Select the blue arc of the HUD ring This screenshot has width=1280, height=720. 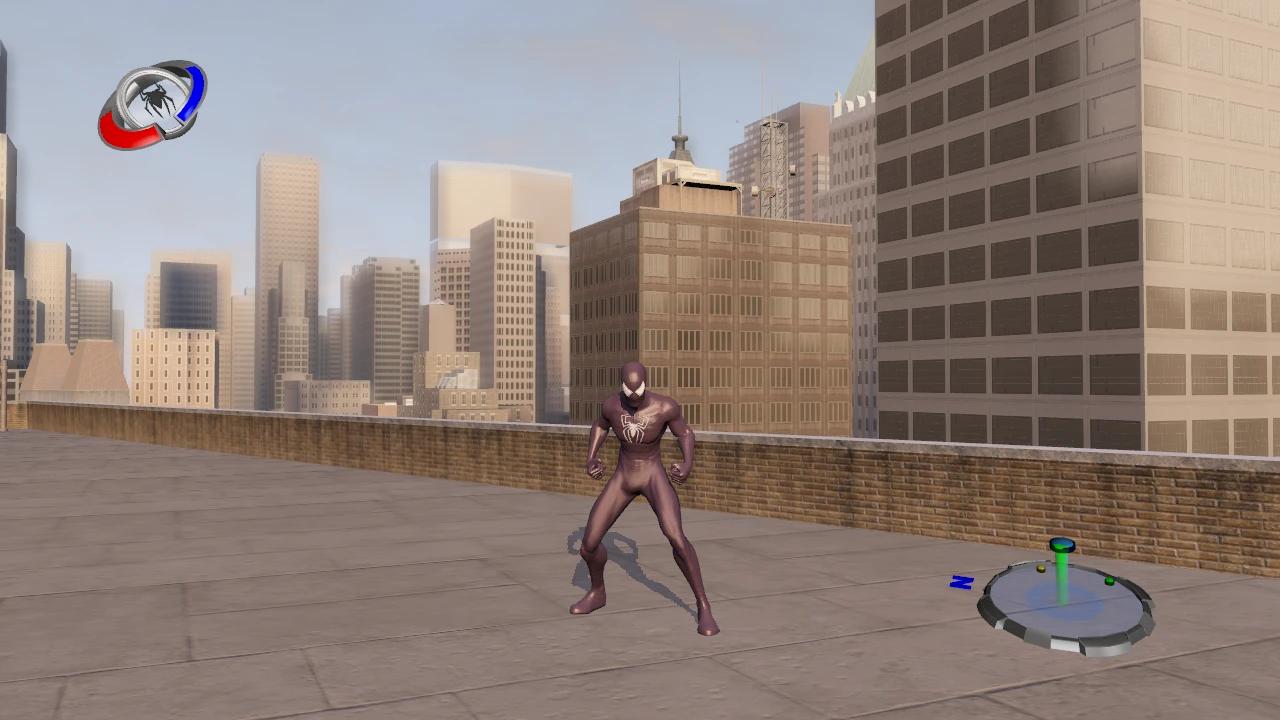click(193, 93)
